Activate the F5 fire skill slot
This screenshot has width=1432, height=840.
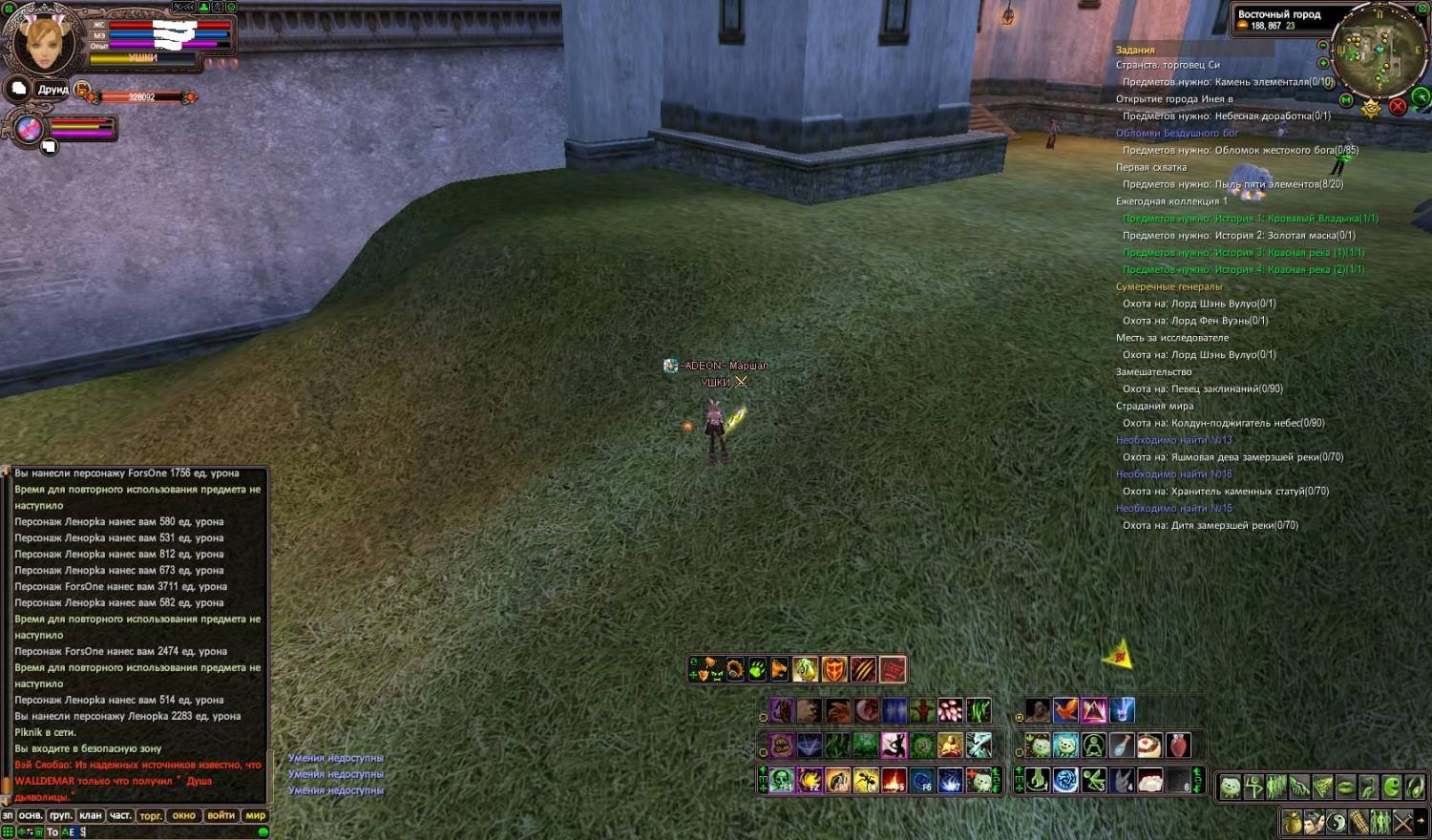pyautogui.click(x=895, y=780)
